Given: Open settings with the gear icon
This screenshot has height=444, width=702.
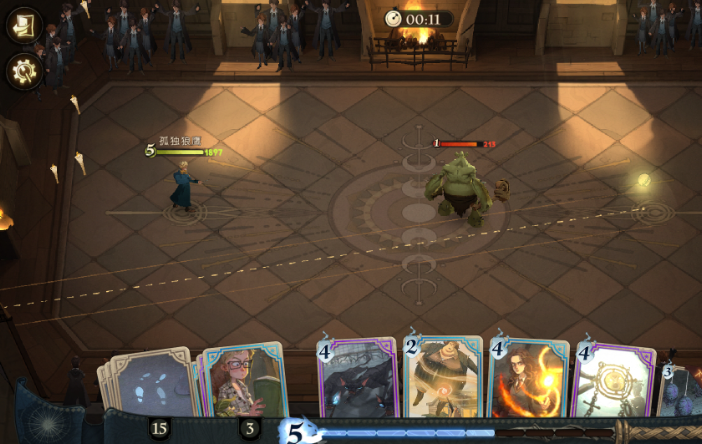Looking at the screenshot, I should 23,70.
